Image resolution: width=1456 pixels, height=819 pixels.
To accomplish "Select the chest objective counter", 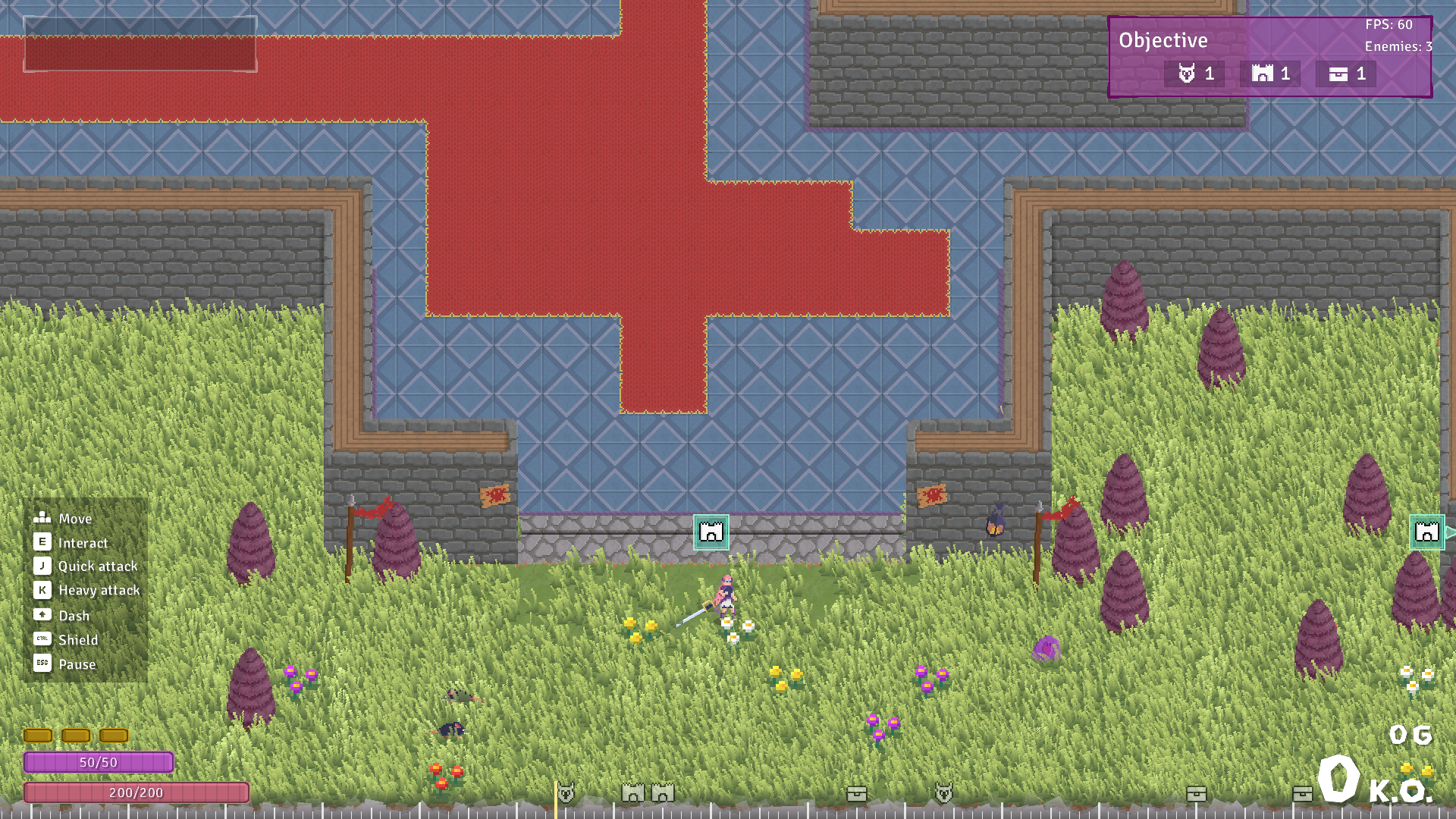I will (x=1346, y=74).
